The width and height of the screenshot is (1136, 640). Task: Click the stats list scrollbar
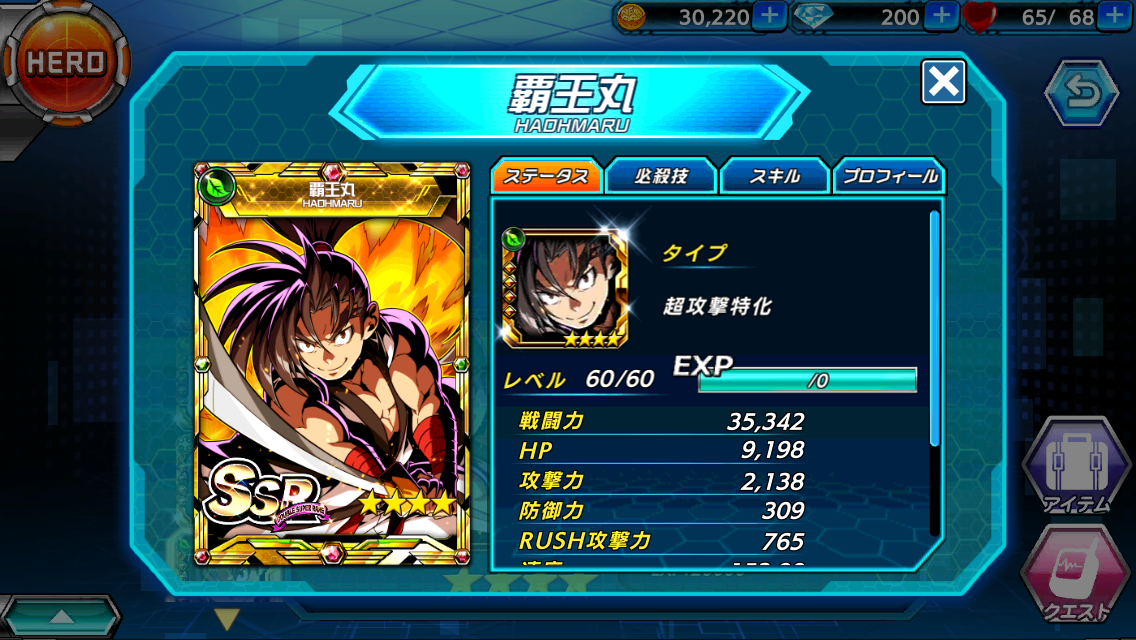click(935, 330)
